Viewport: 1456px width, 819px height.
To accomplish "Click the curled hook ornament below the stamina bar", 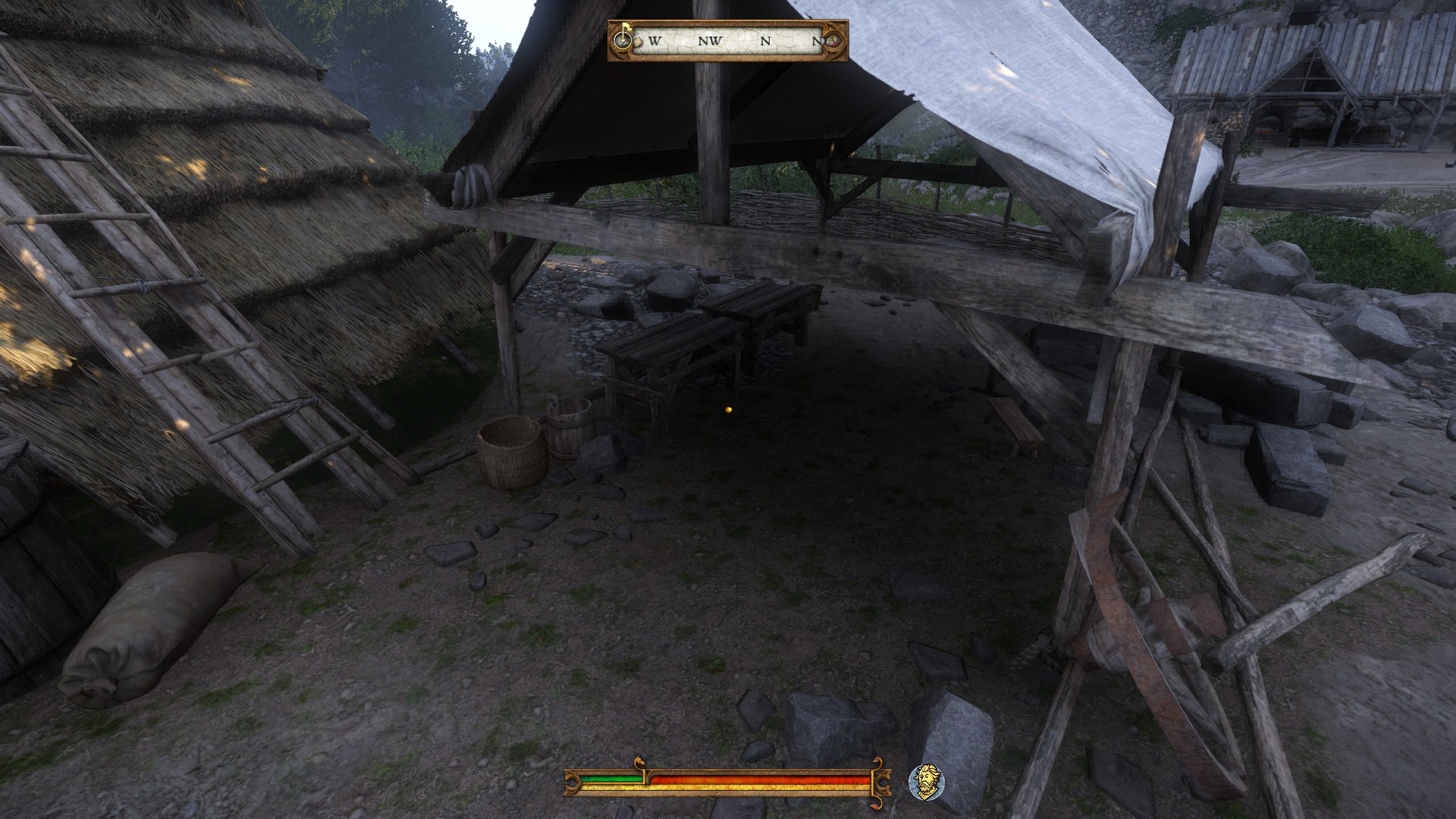I will coord(877,805).
